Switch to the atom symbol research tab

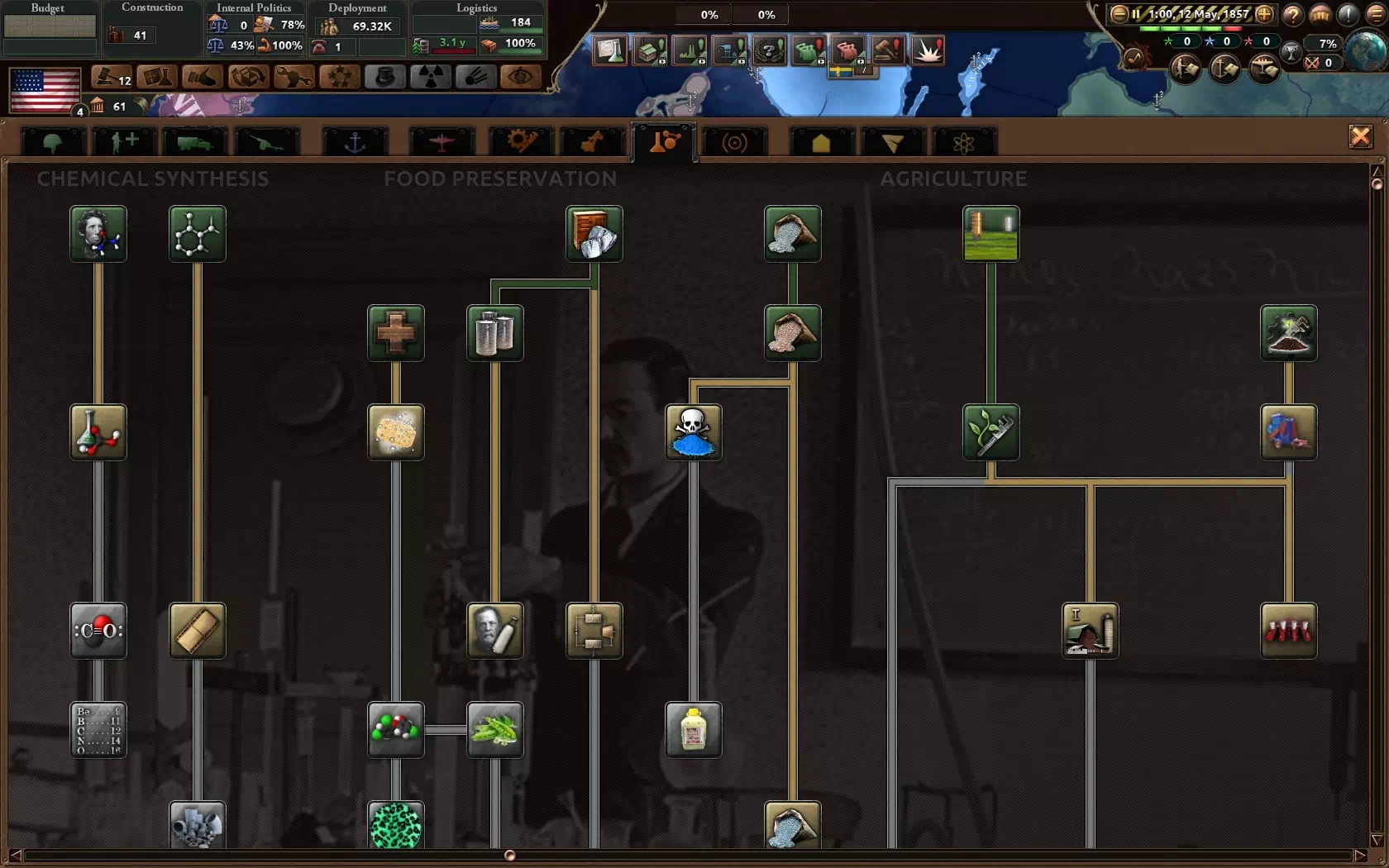coord(963,142)
